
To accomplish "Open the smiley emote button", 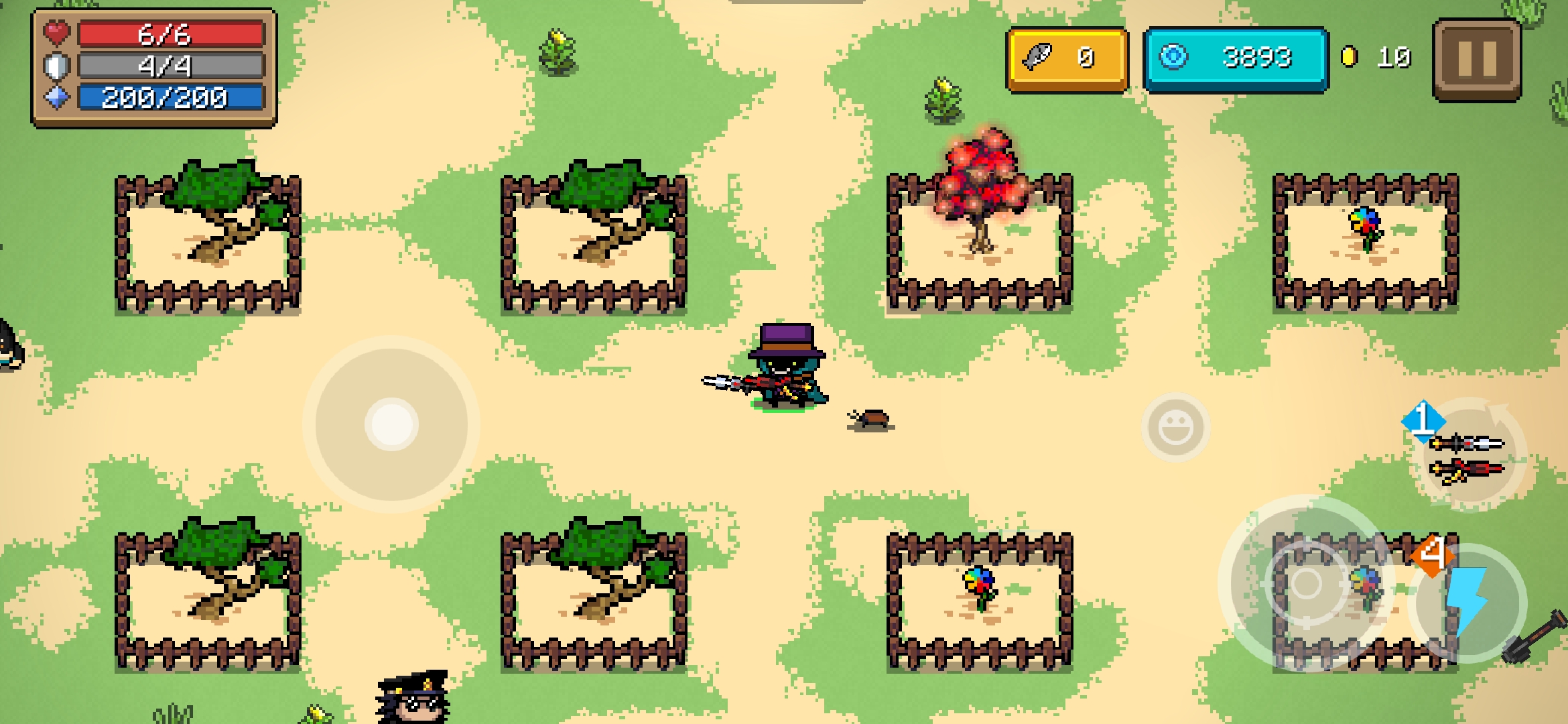I will coord(1175,428).
